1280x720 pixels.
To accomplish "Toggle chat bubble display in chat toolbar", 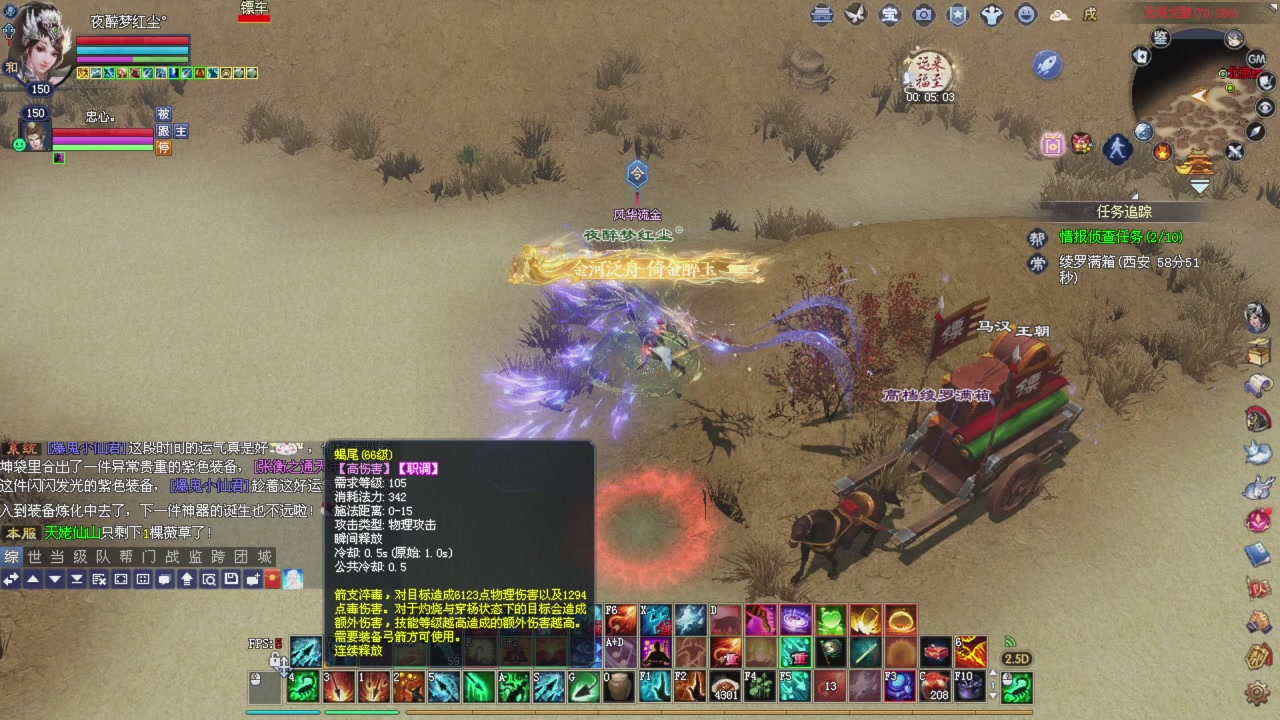I will click(166, 579).
